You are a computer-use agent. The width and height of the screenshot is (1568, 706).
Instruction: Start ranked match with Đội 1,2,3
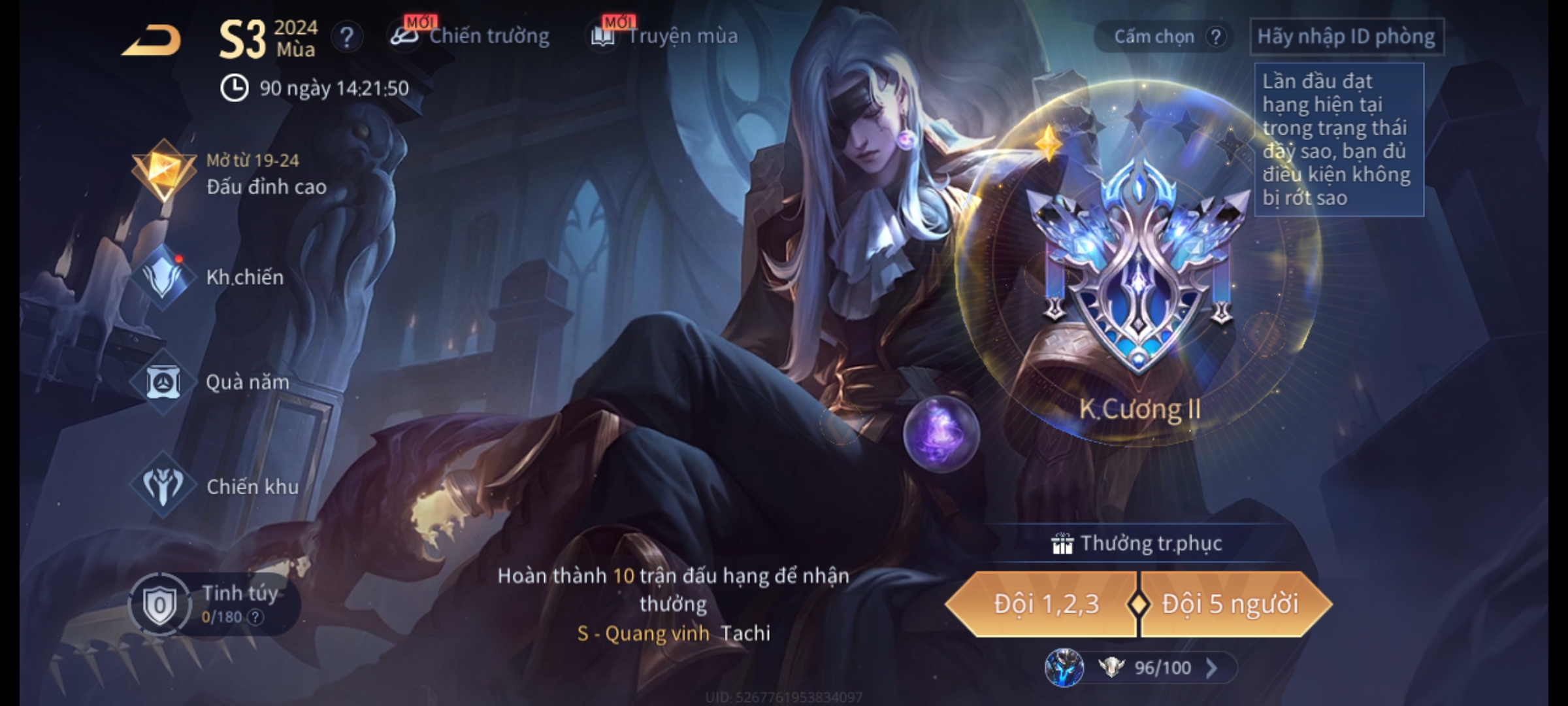(x=1044, y=604)
